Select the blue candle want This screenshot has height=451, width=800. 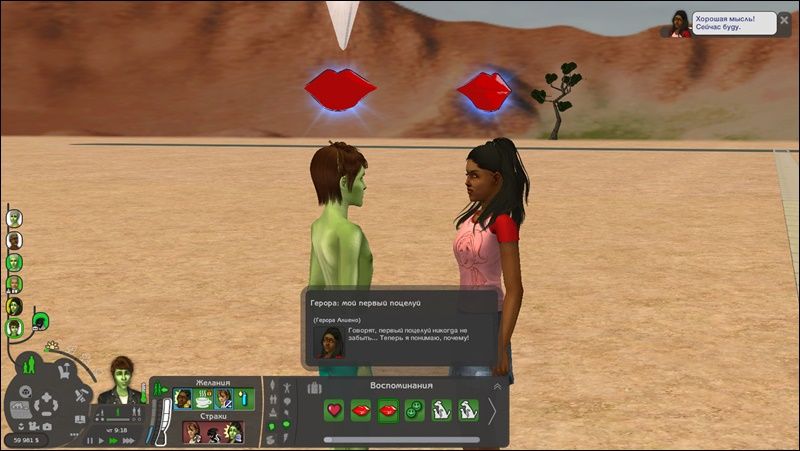[243, 399]
